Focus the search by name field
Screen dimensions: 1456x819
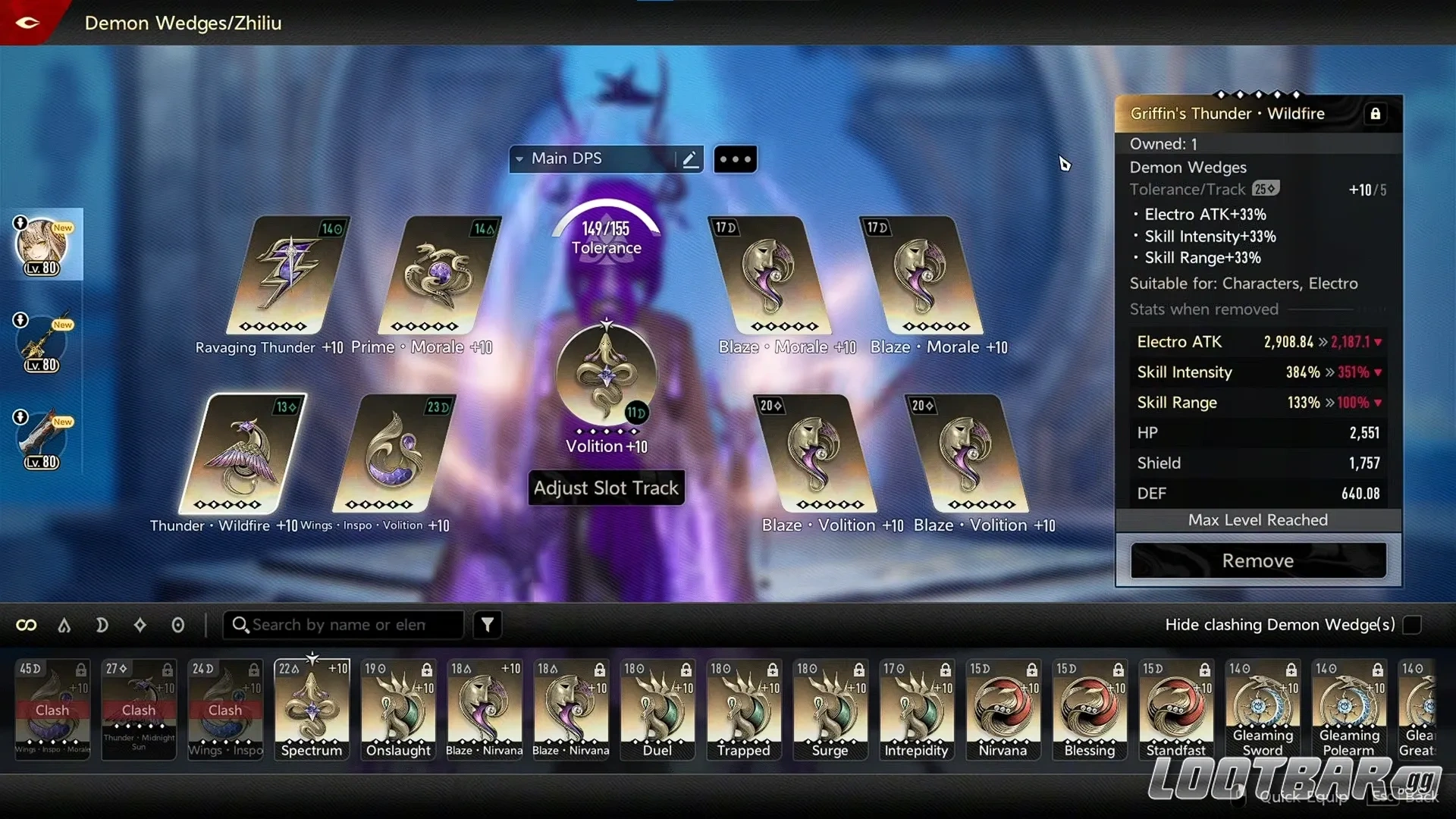349,625
